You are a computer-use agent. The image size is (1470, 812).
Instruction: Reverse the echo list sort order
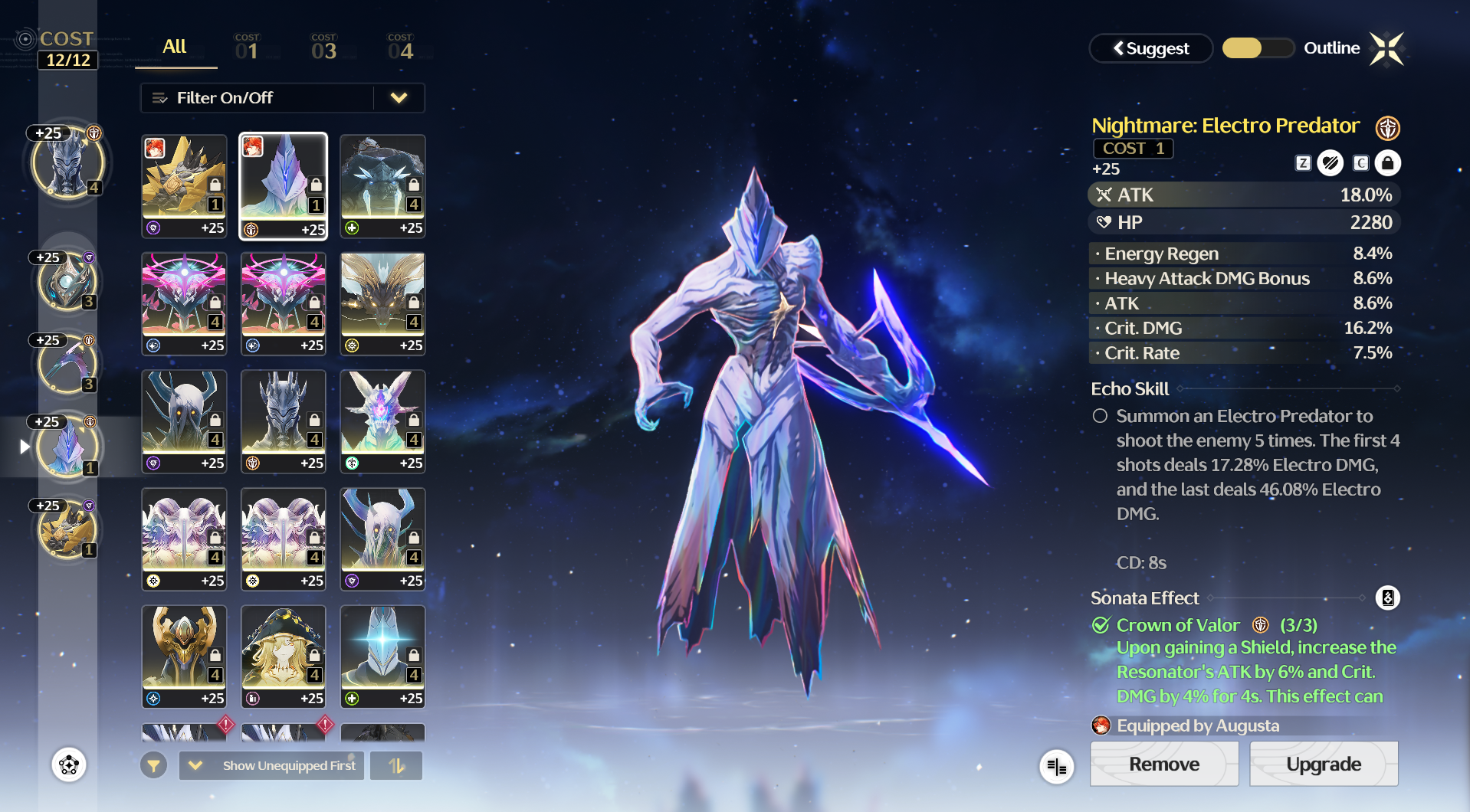[x=396, y=765]
